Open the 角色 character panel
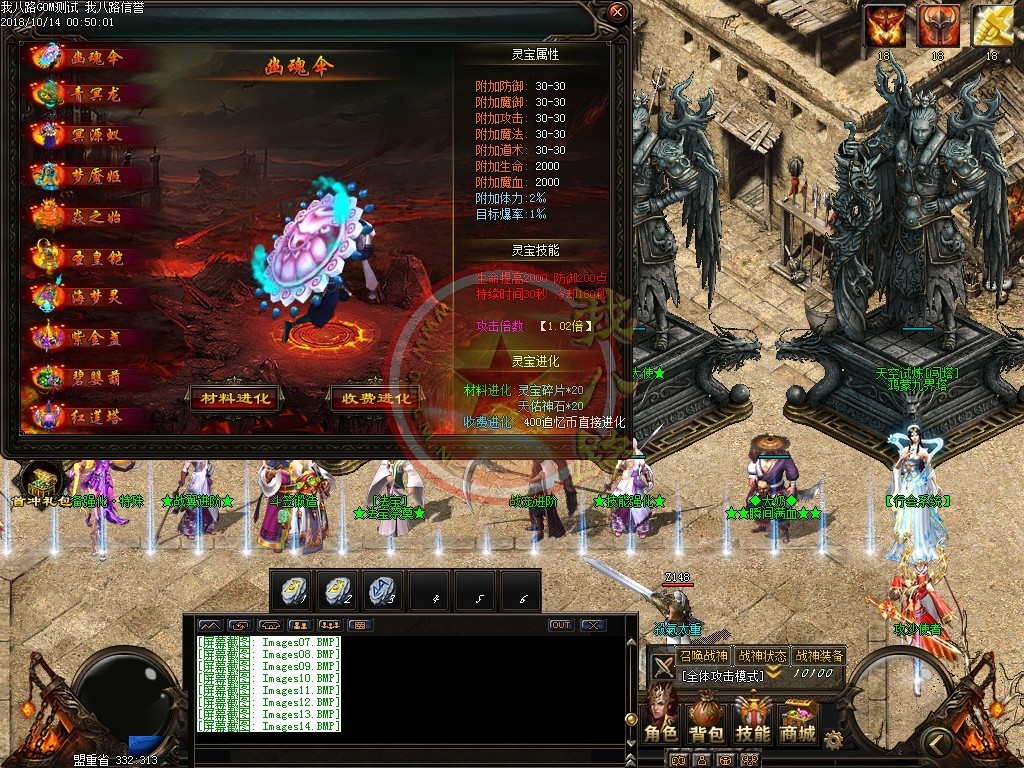Image resolution: width=1024 pixels, height=768 pixels. pos(660,716)
